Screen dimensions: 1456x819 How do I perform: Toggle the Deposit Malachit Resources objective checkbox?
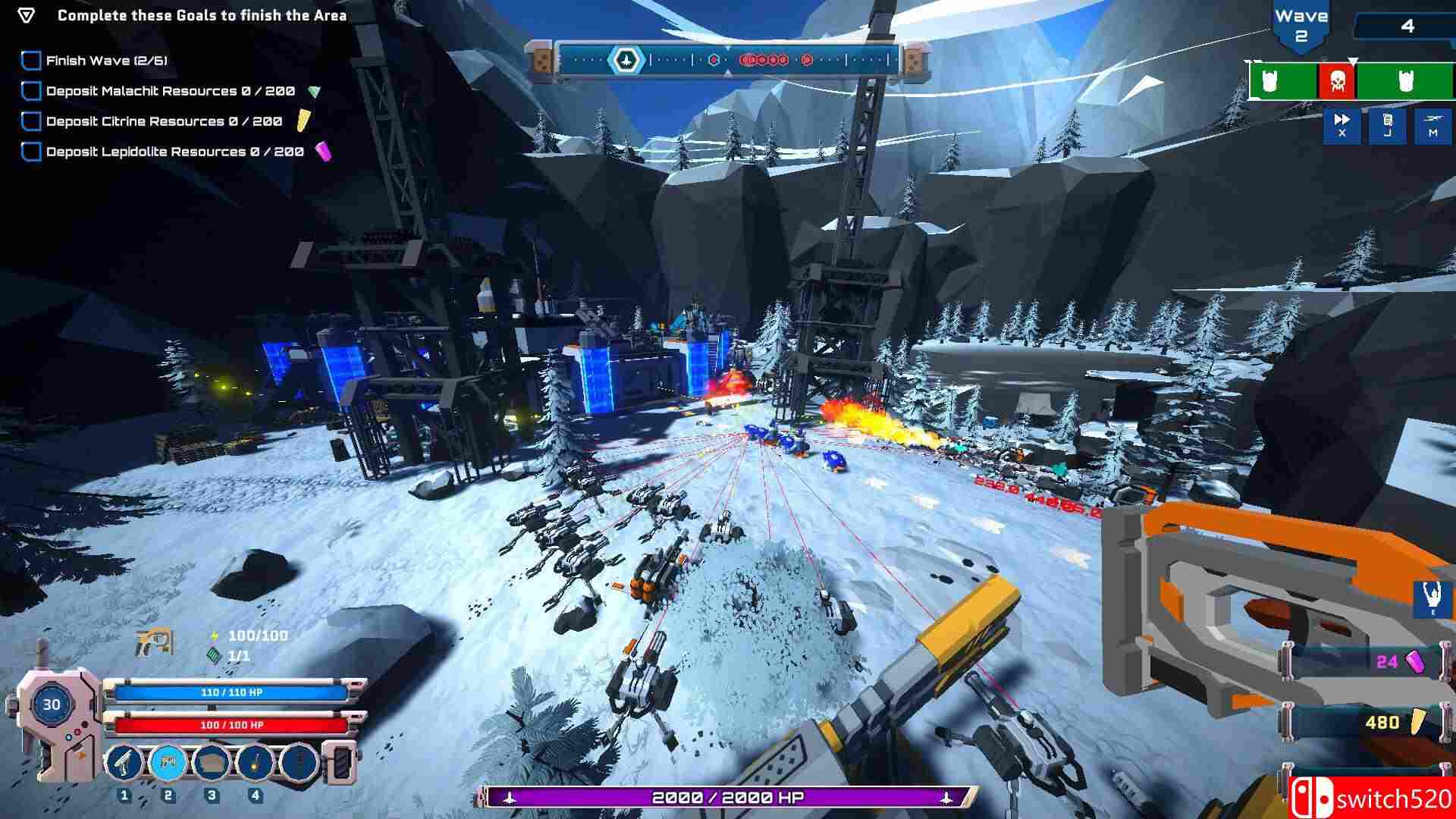[x=31, y=91]
